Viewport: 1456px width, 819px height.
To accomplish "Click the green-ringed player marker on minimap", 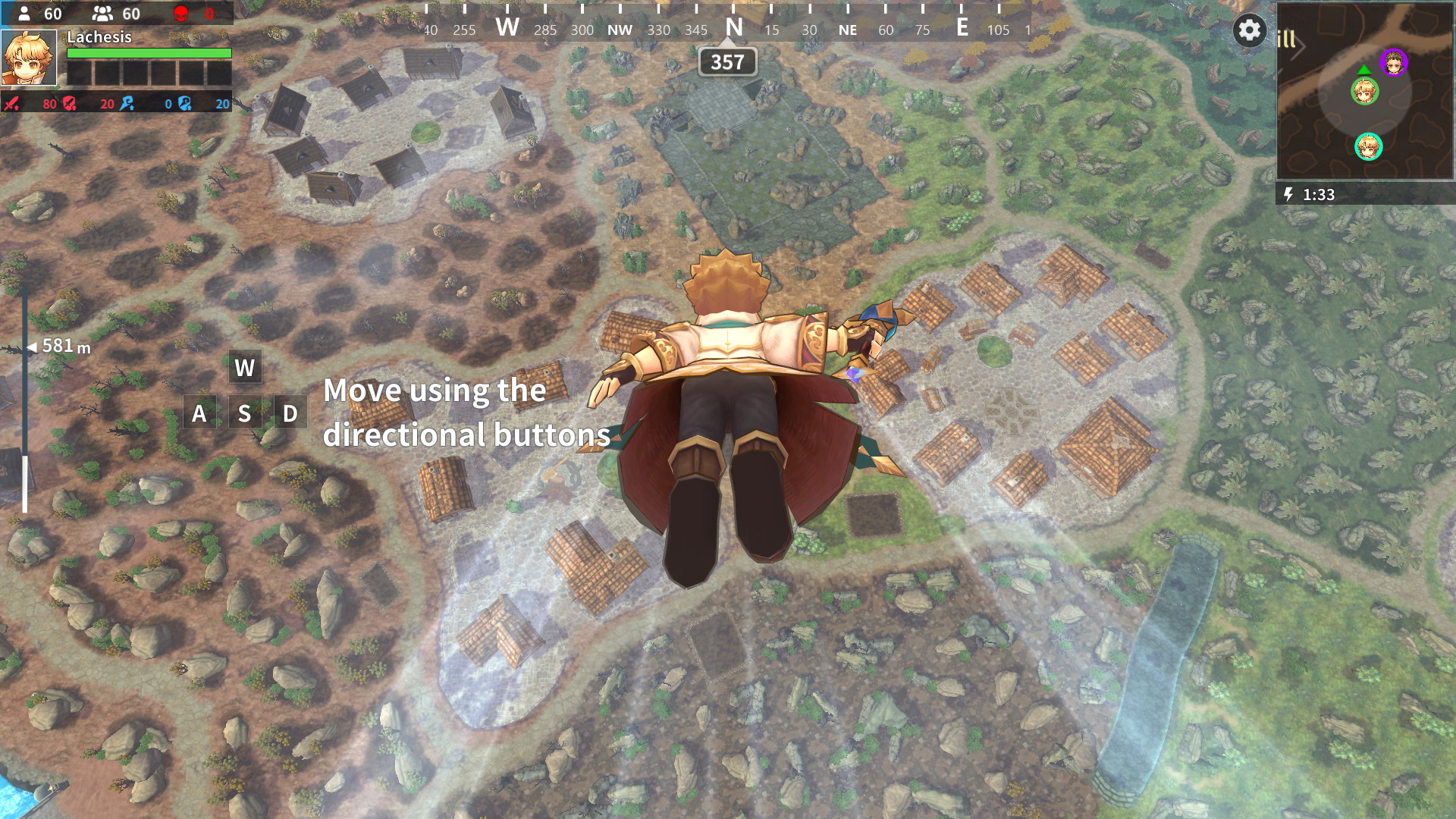I will tap(1364, 93).
